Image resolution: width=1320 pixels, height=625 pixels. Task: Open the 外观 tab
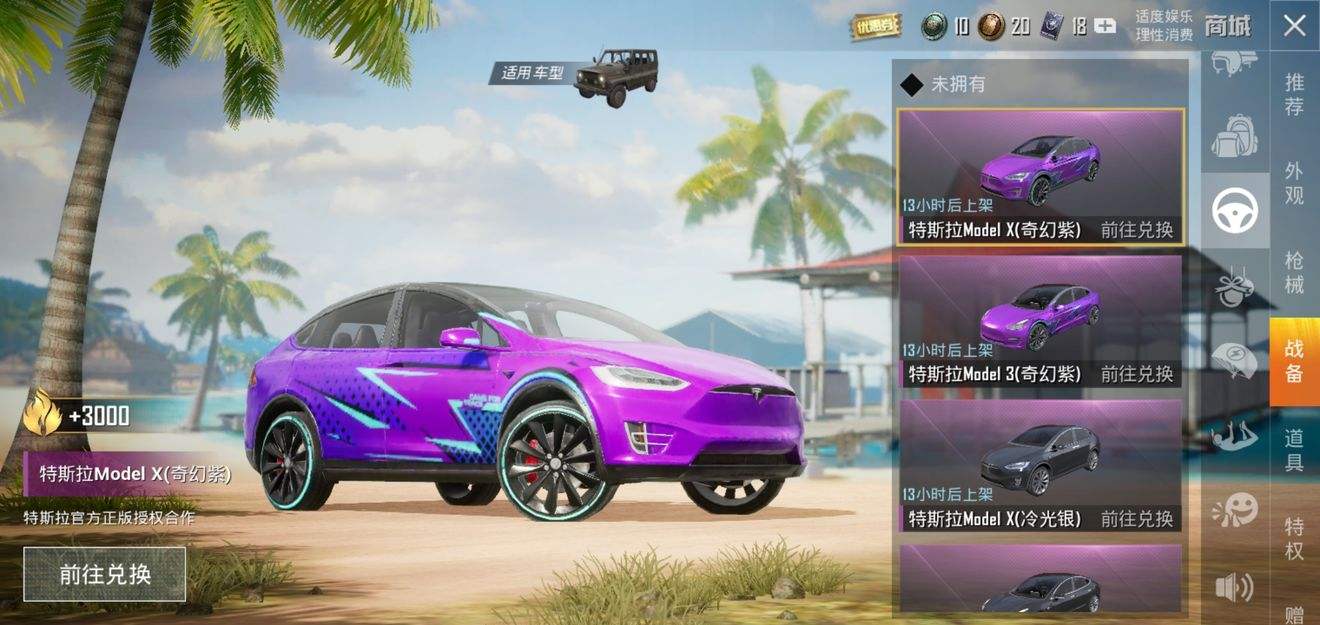[x=1294, y=183]
